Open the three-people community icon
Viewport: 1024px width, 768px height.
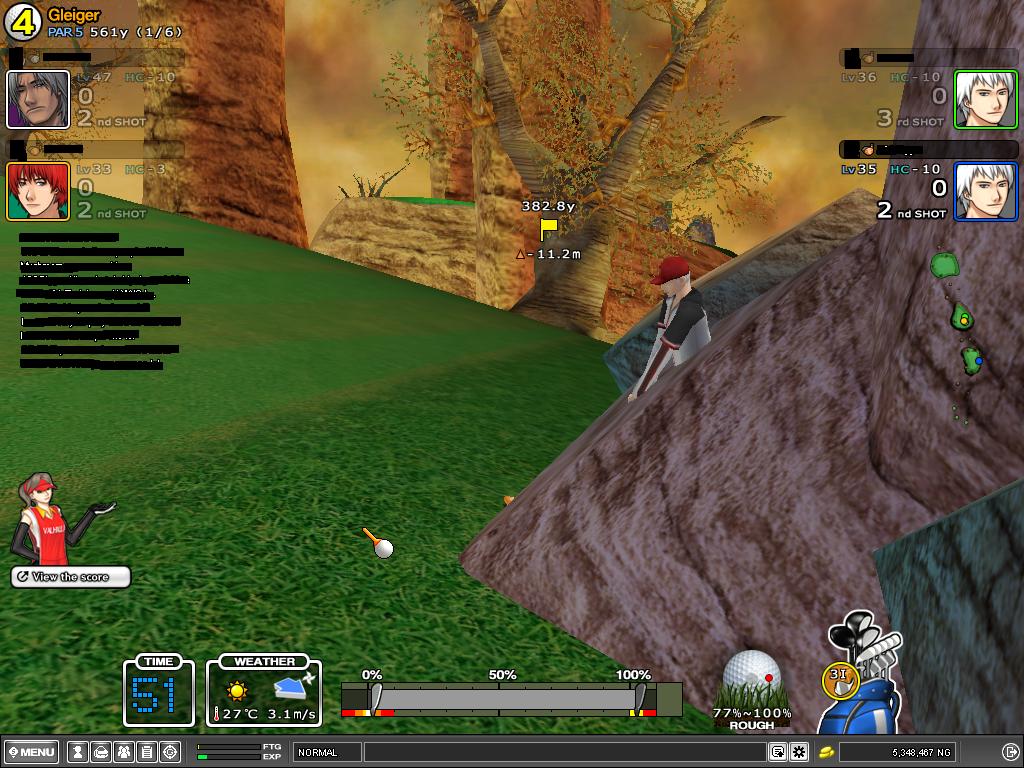123,752
